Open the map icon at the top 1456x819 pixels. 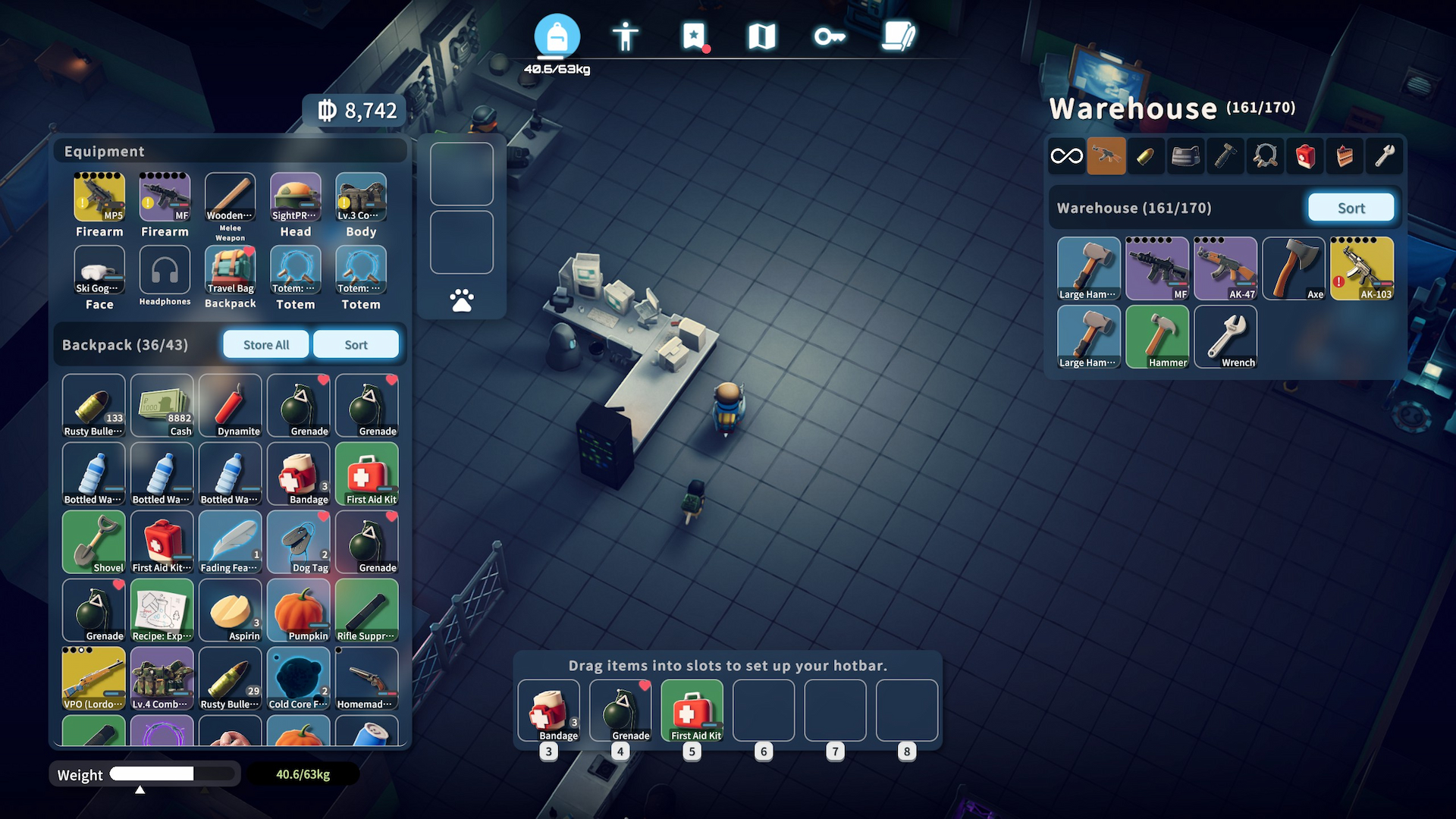pos(762,35)
